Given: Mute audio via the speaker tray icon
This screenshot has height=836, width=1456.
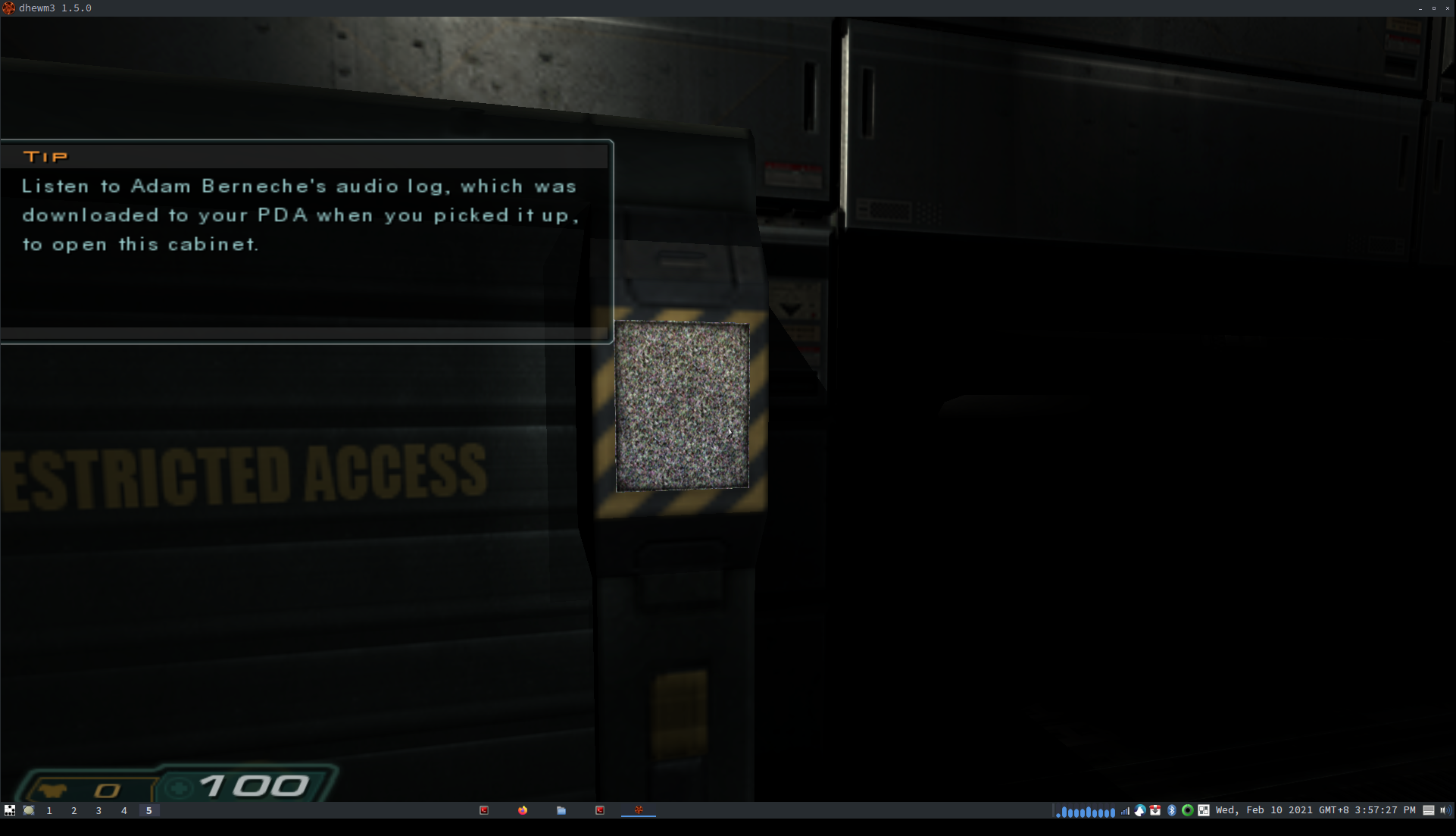Looking at the screenshot, I should tap(1447, 810).
